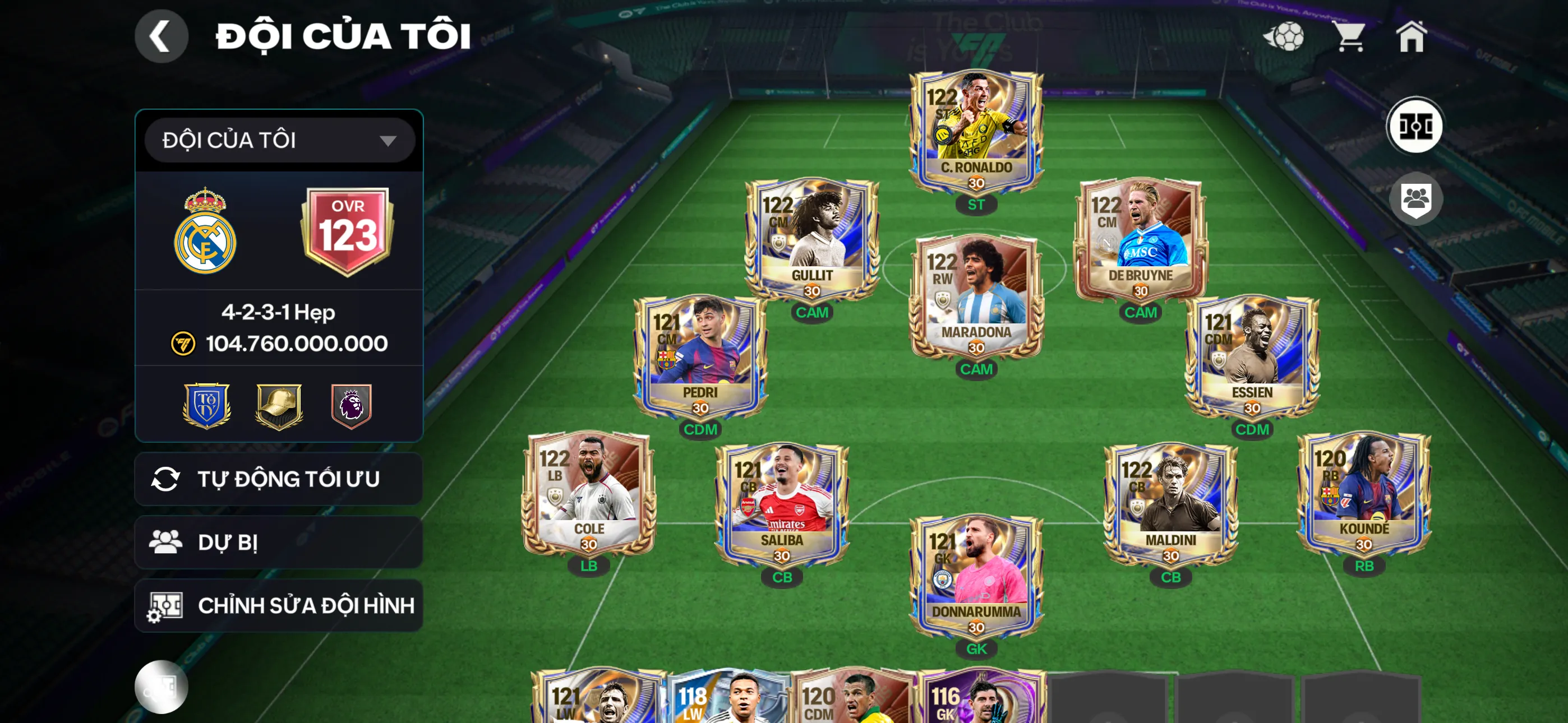The image size is (1568, 723).
Task: Open CHỈNH SỬA ĐỘI HÌNH settings
Action: [279, 605]
